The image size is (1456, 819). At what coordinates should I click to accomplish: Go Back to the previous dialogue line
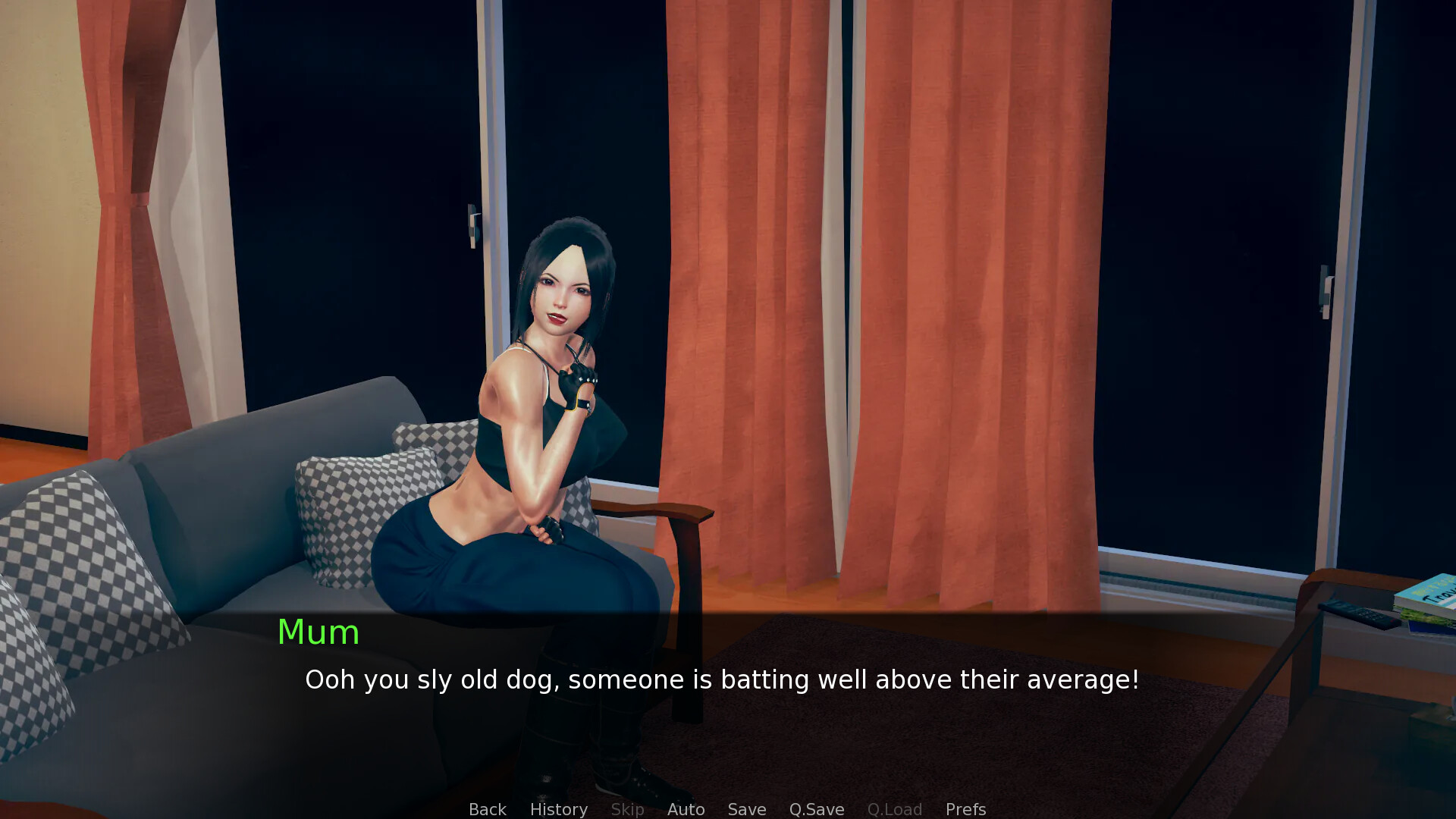coord(487,809)
